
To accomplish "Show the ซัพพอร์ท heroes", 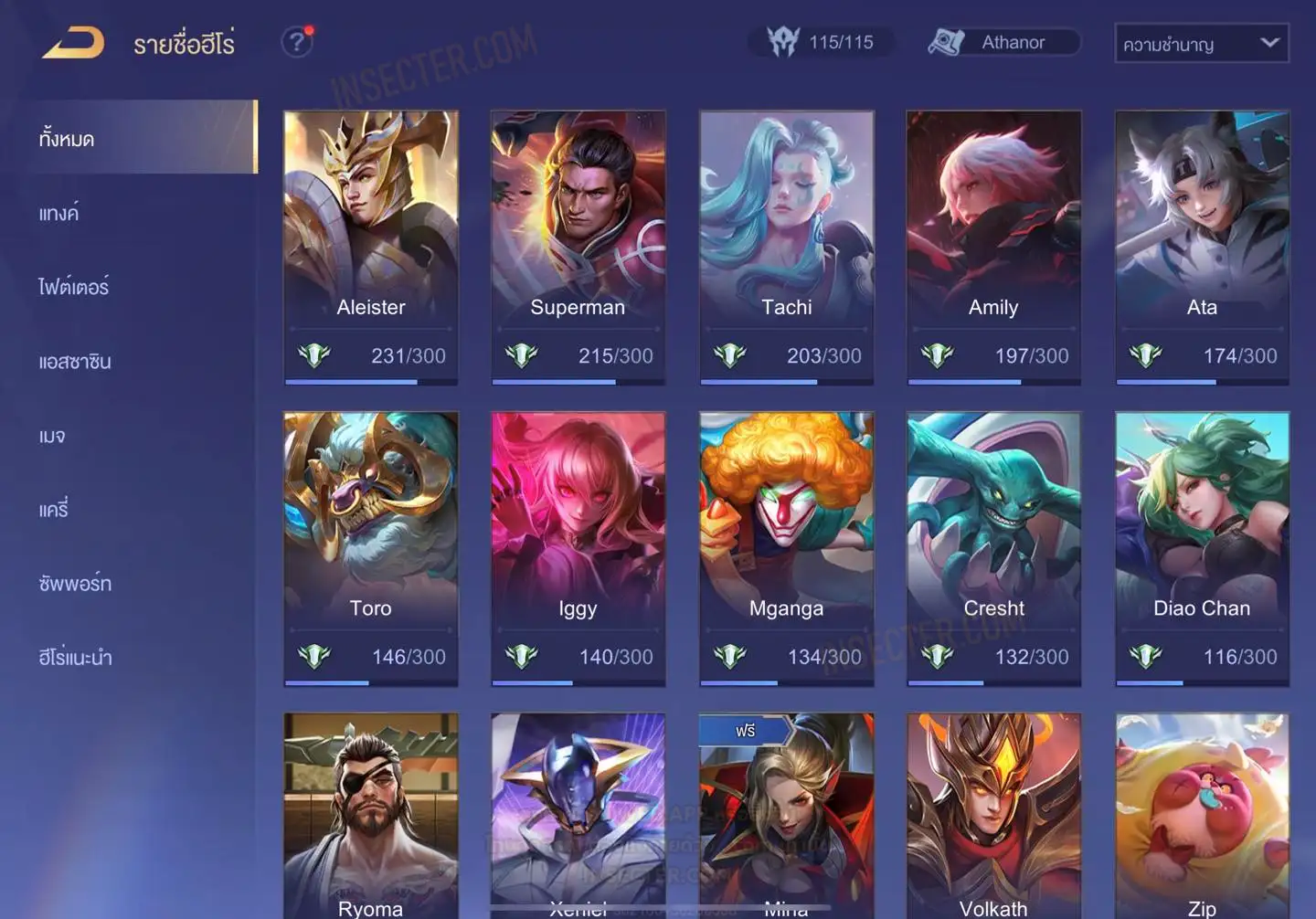I will tap(75, 584).
